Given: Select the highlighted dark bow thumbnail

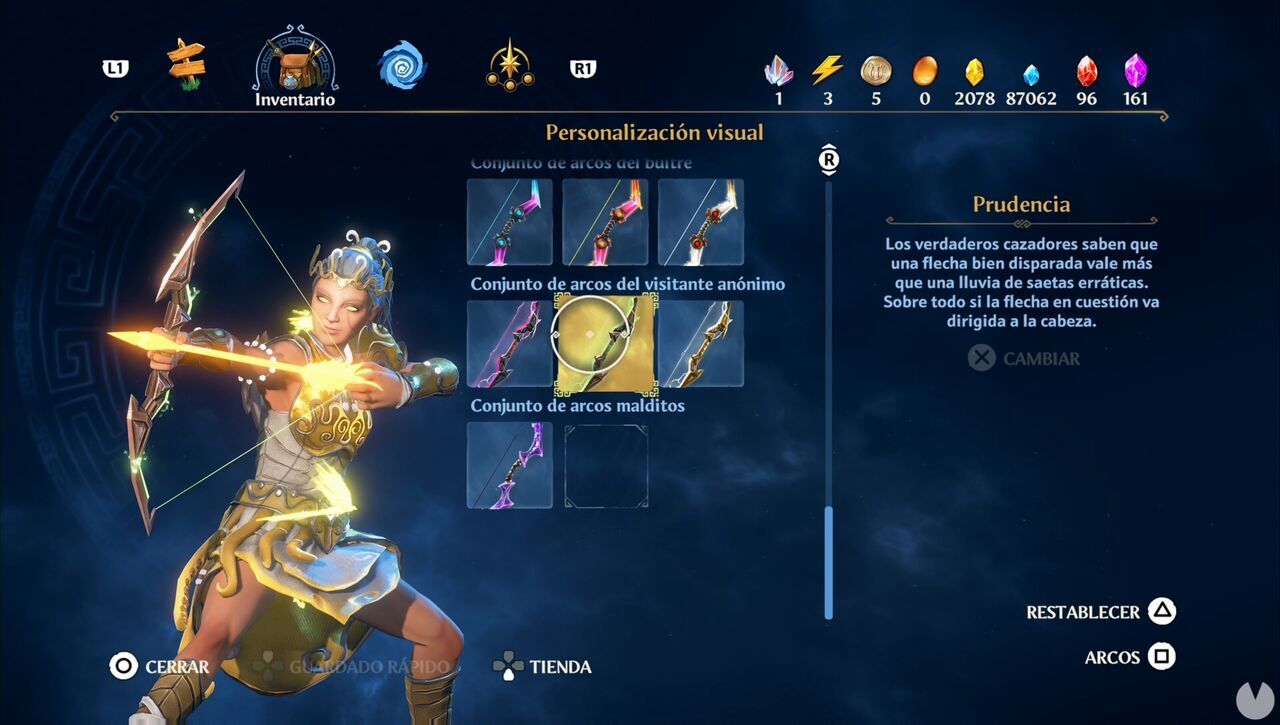Looking at the screenshot, I should pyautogui.click(x=605, y=345).
